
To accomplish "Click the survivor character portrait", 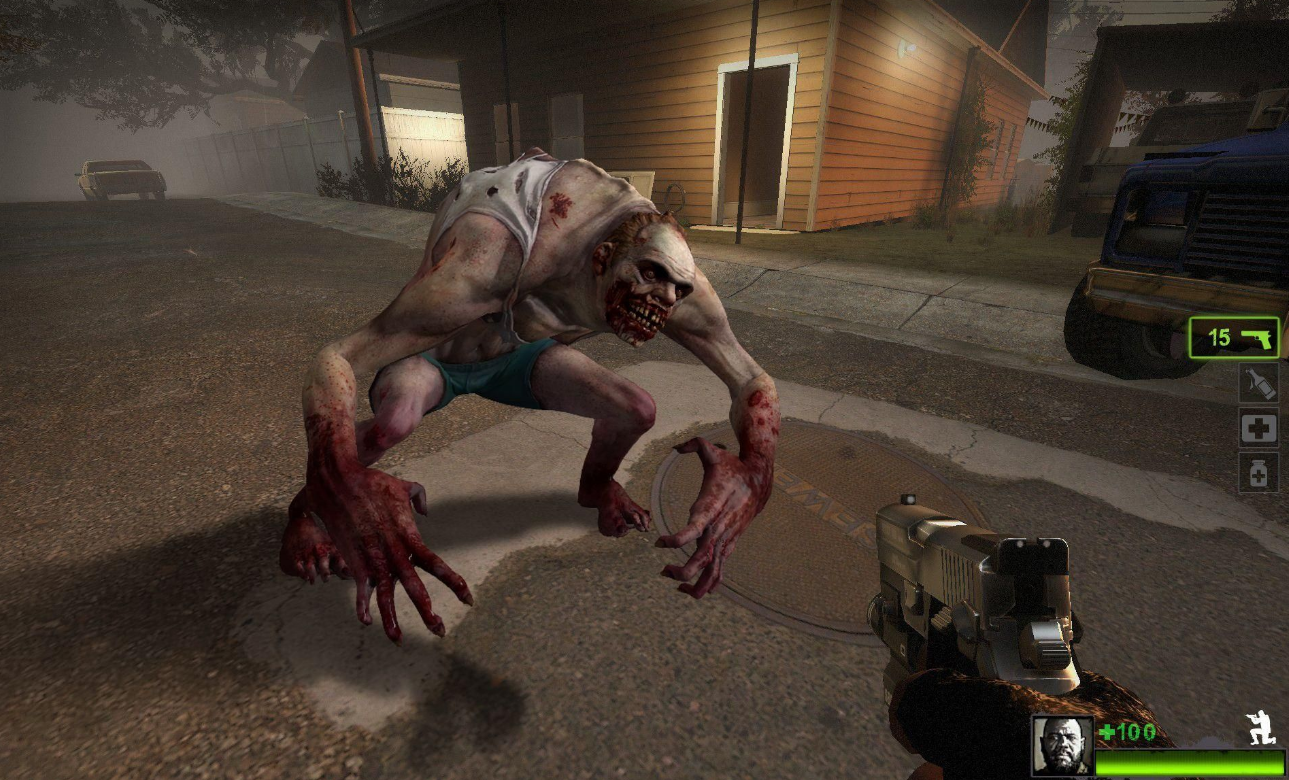I will click(x=1062, y=746).
